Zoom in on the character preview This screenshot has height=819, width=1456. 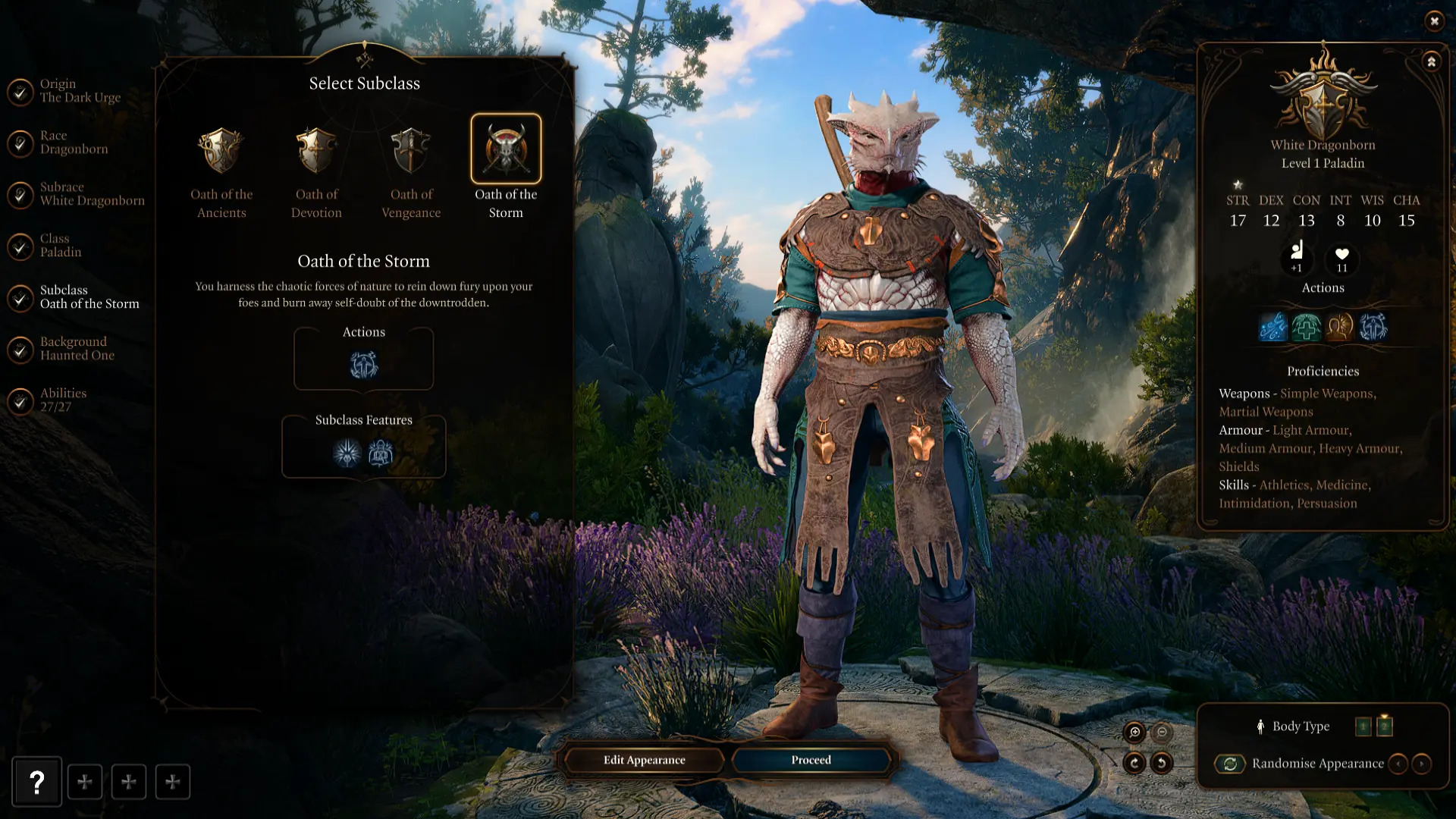tap(1134, 732)
